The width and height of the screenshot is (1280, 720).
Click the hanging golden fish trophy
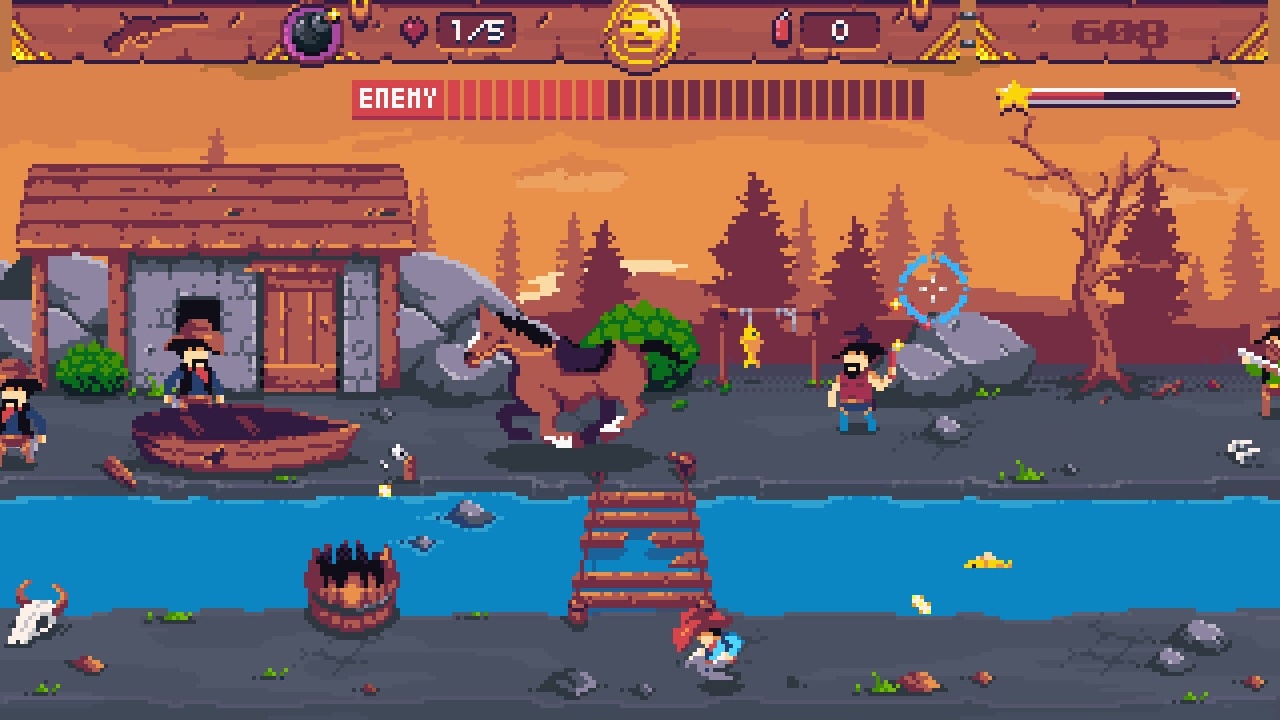751,345
